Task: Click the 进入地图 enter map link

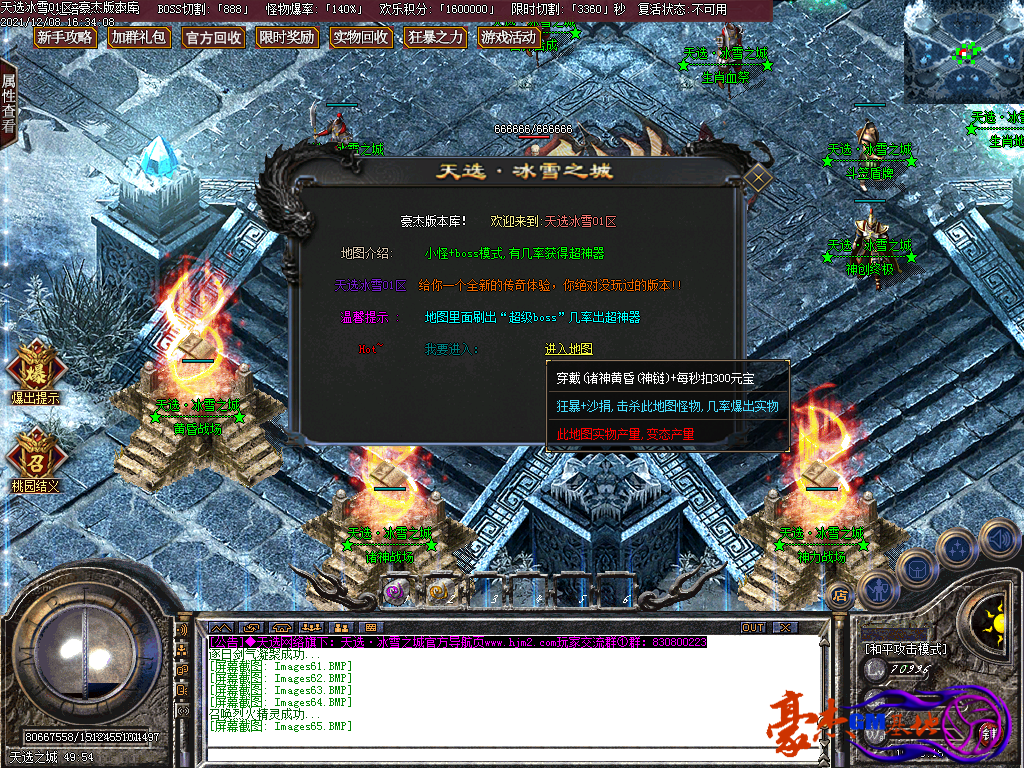Action: (x=568, y=349)
